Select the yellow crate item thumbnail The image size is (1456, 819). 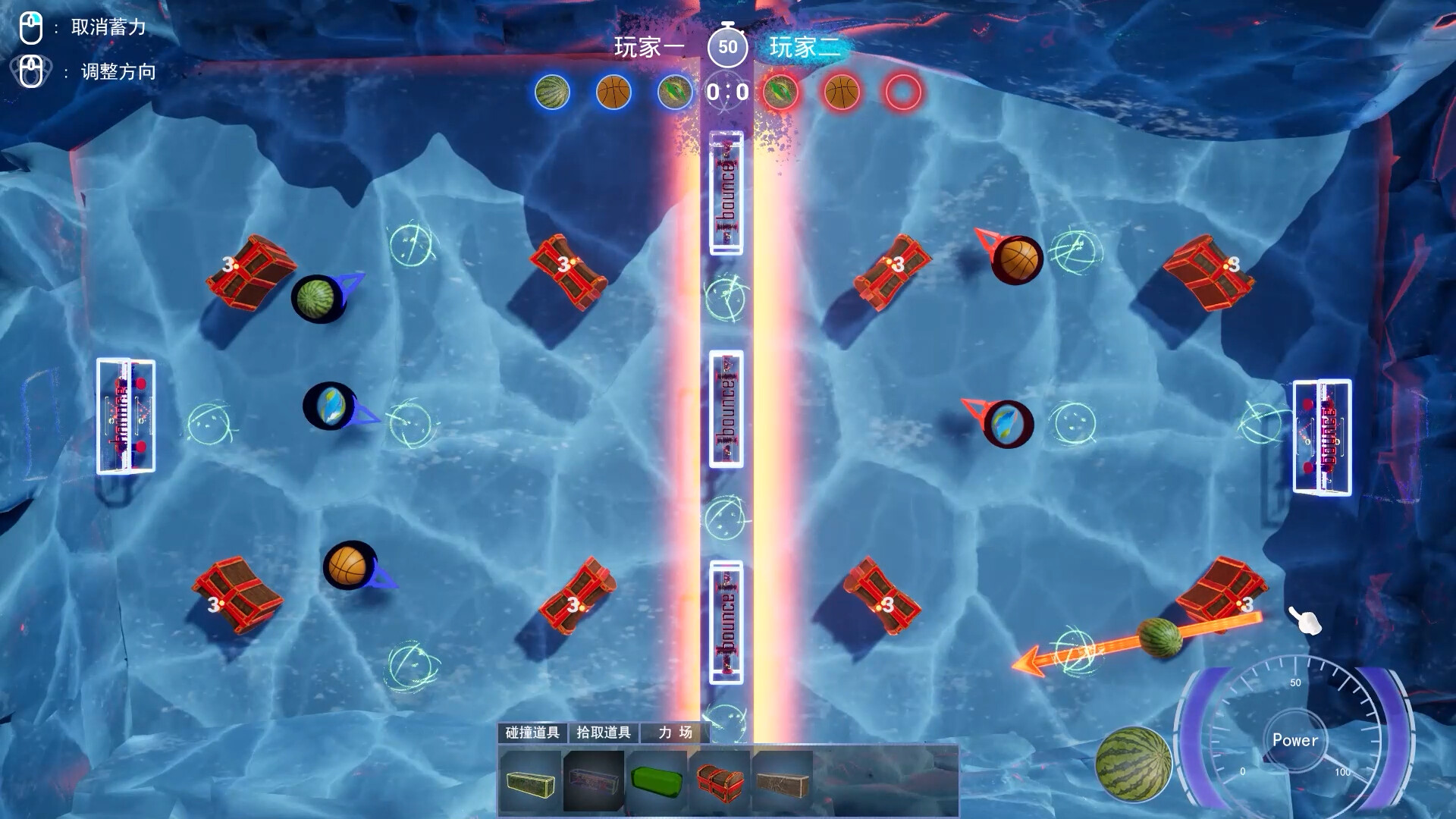pos(529,783)
